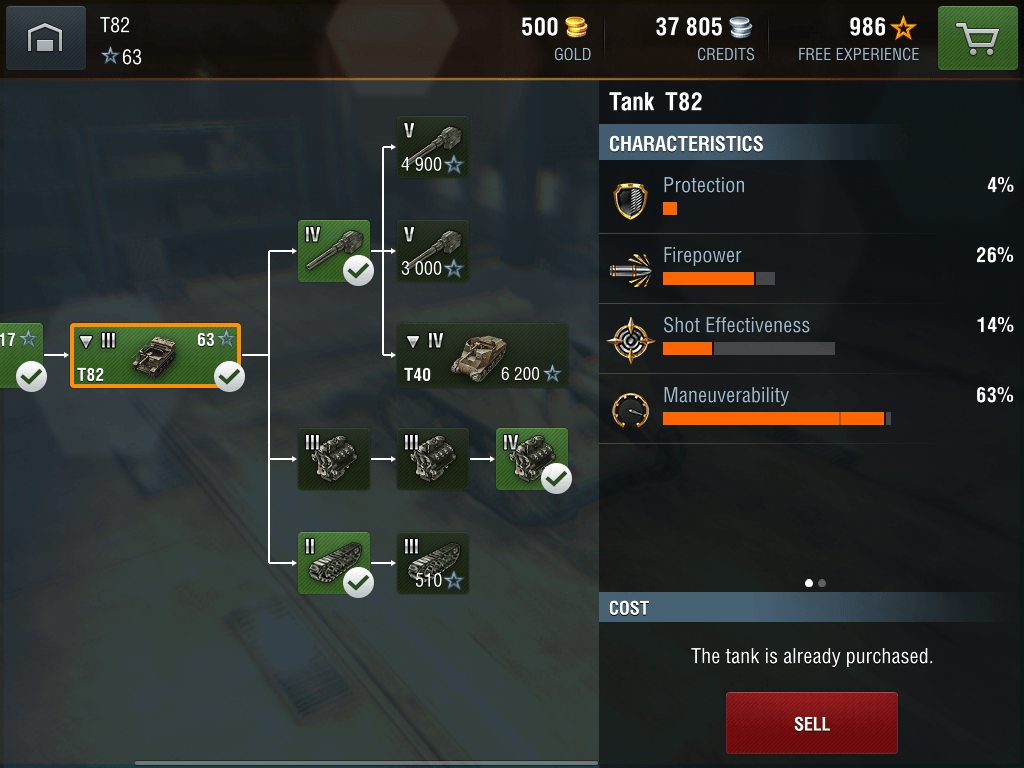The width and height of the screenshot is (1024, 768).
Task: Switch to the second characteristics page dot
Action: (x=822, y=583)
